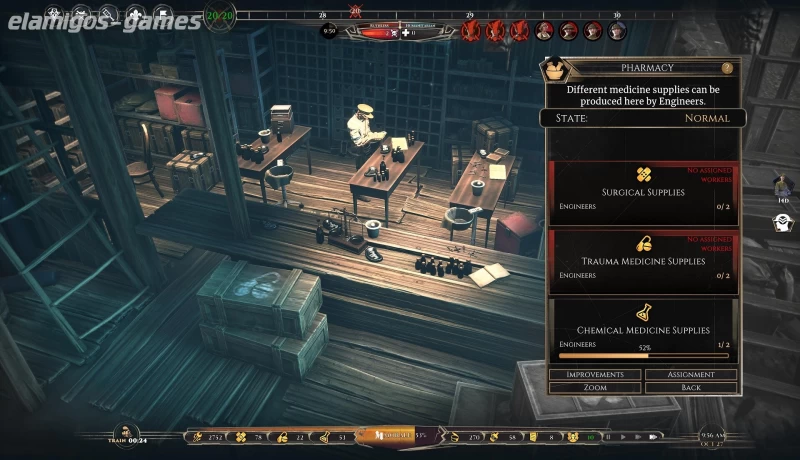Set game speed to normal play
Screen dimensions: 800x460
pyautogui.click(x=623, y=437)
